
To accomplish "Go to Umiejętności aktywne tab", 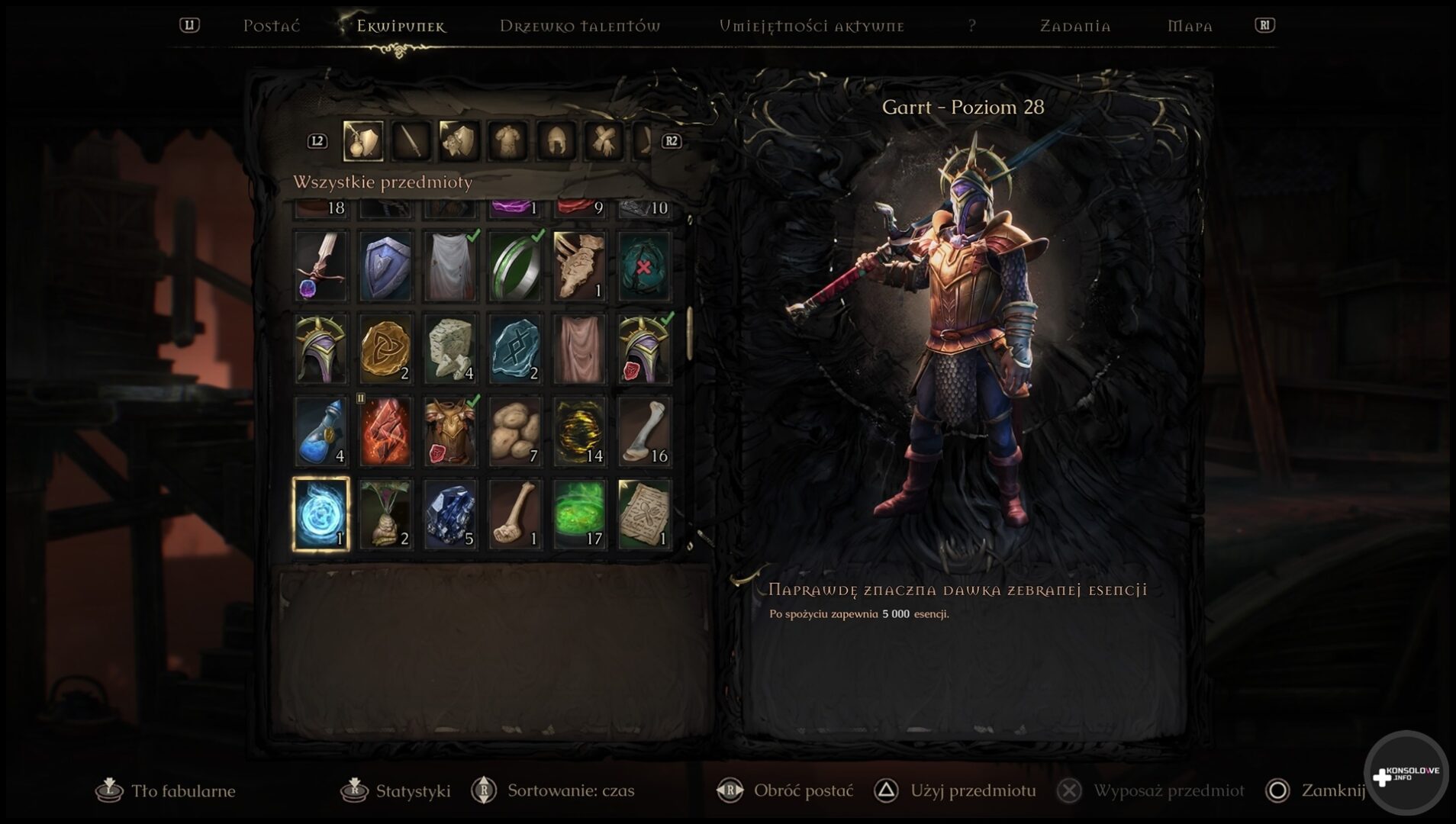I will [x=811, y=26].
